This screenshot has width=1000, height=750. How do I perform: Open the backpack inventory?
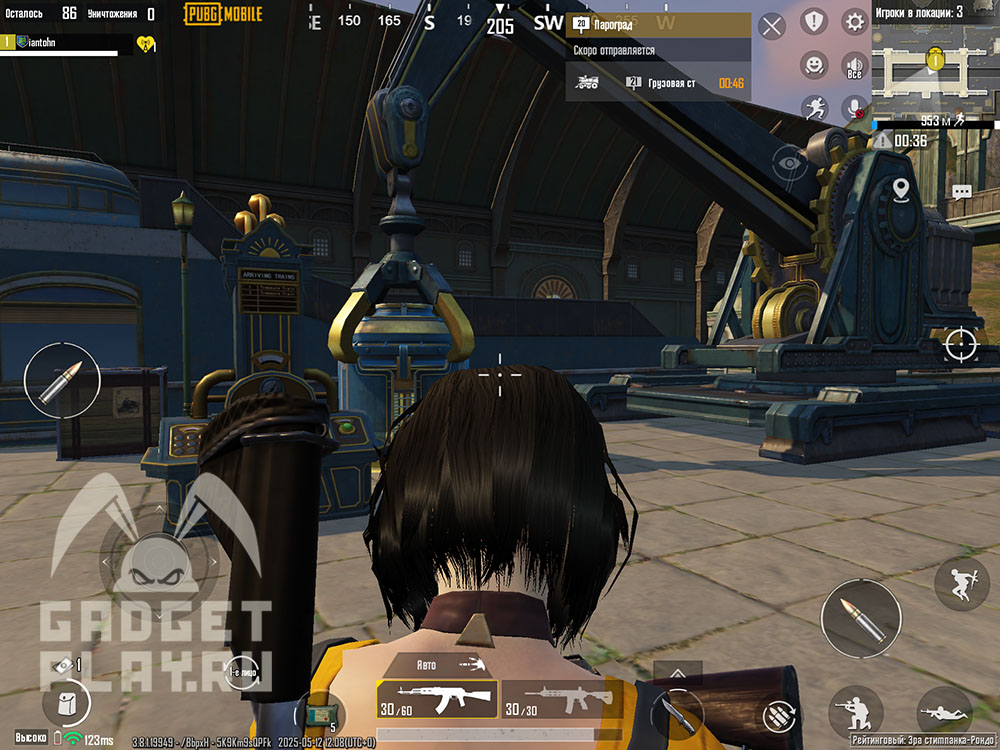(67, 703)
